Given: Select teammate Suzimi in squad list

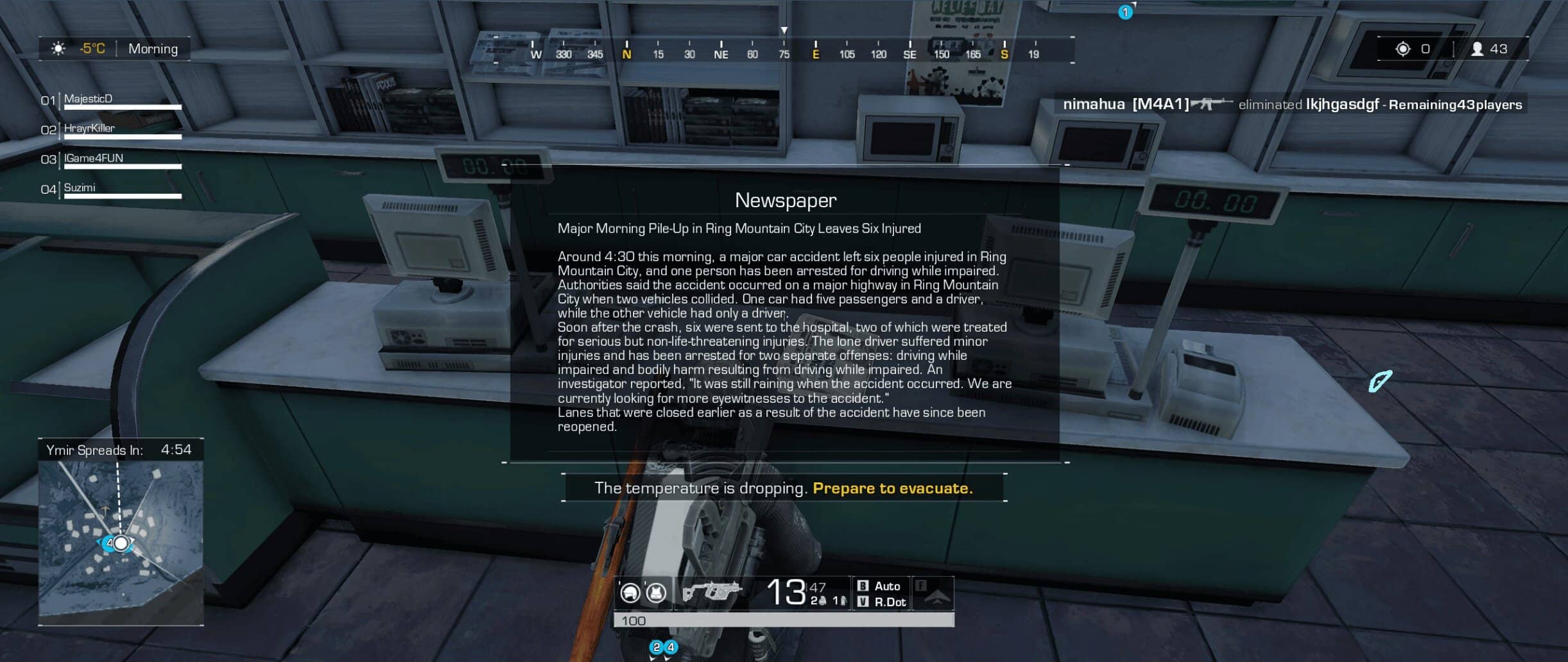Looking at the screenshot, I should coord(80,187).
